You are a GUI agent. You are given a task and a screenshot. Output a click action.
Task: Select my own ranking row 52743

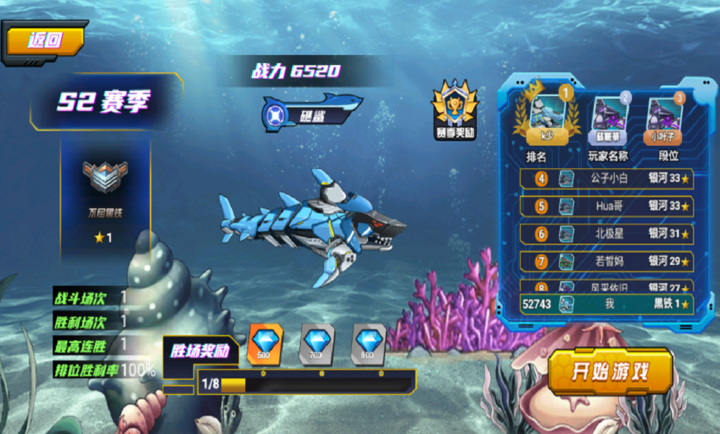[x=609, y=304]
